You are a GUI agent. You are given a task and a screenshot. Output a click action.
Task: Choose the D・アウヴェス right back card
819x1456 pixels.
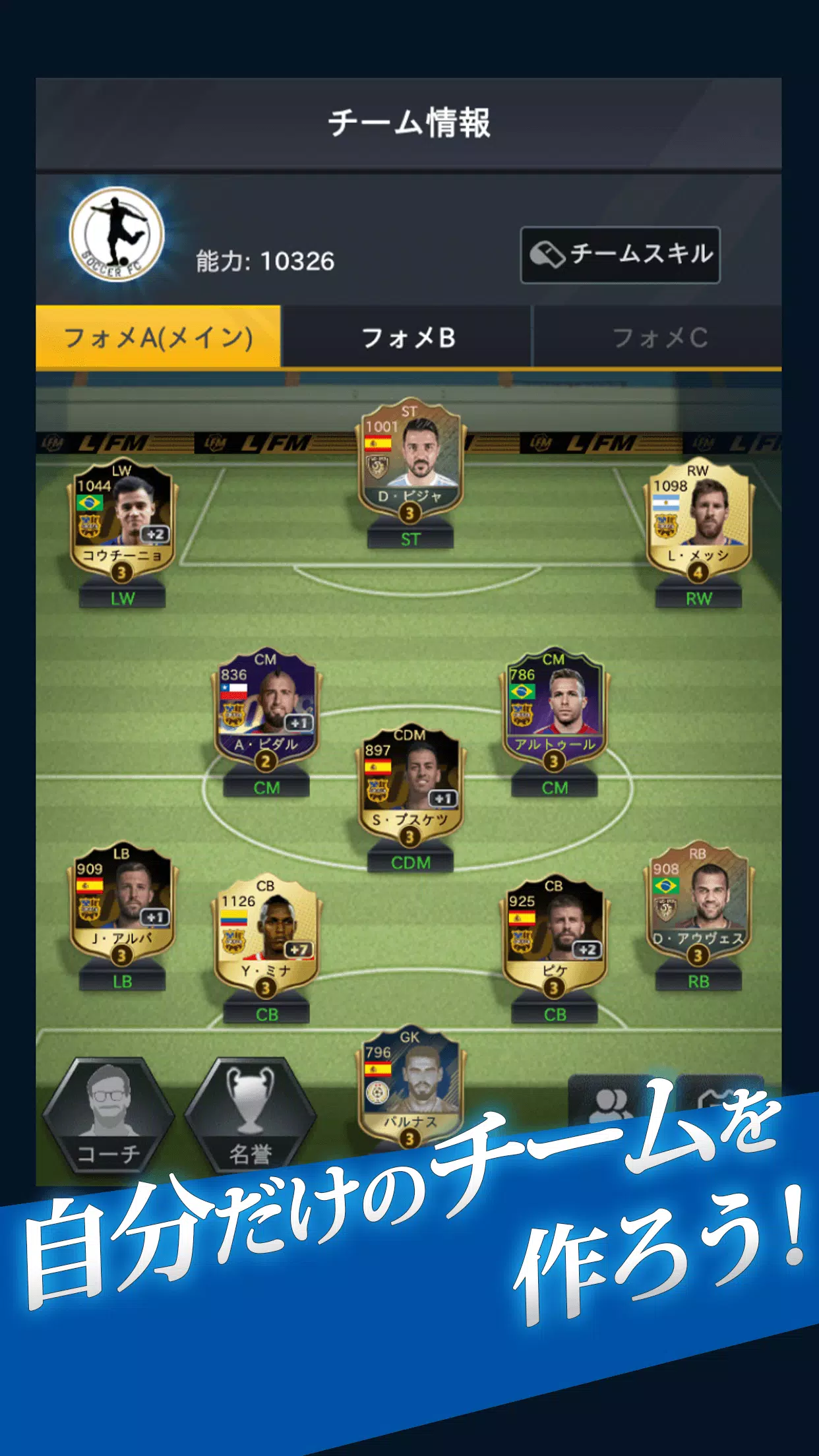point(698,903)
